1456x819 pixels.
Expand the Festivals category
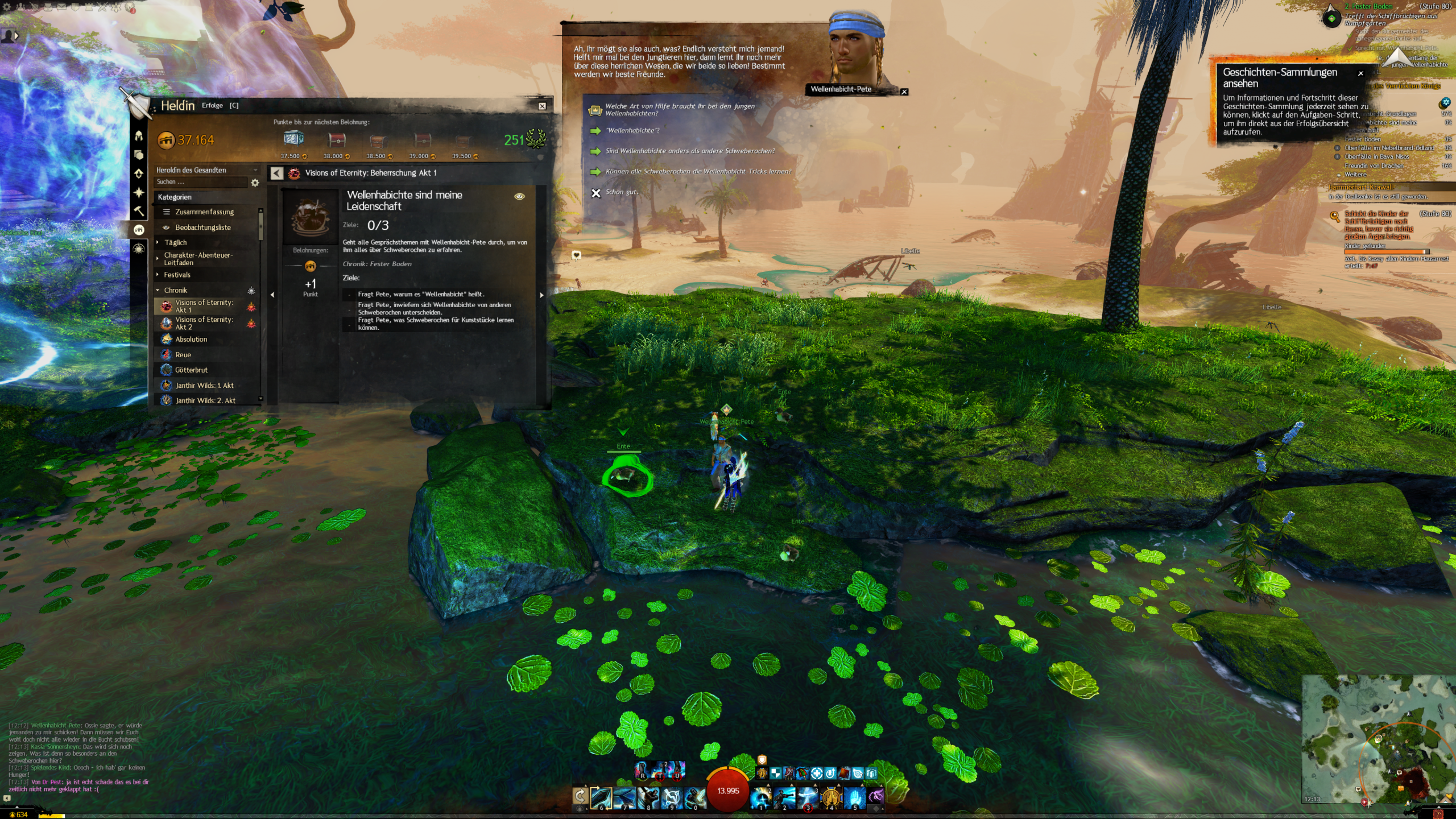click(177, 275)
